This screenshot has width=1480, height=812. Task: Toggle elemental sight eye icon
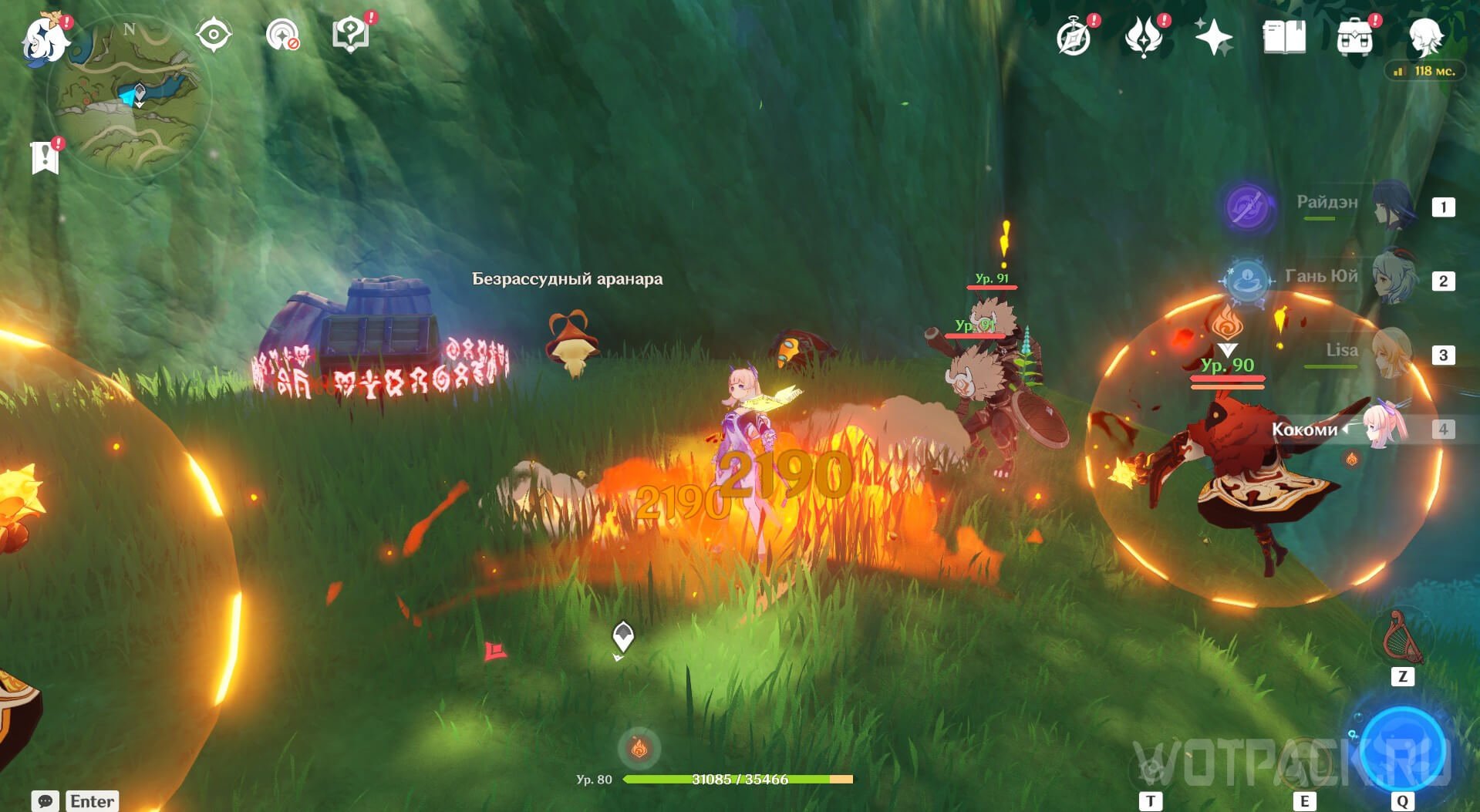pyautogui.click(x=213, y=35)
